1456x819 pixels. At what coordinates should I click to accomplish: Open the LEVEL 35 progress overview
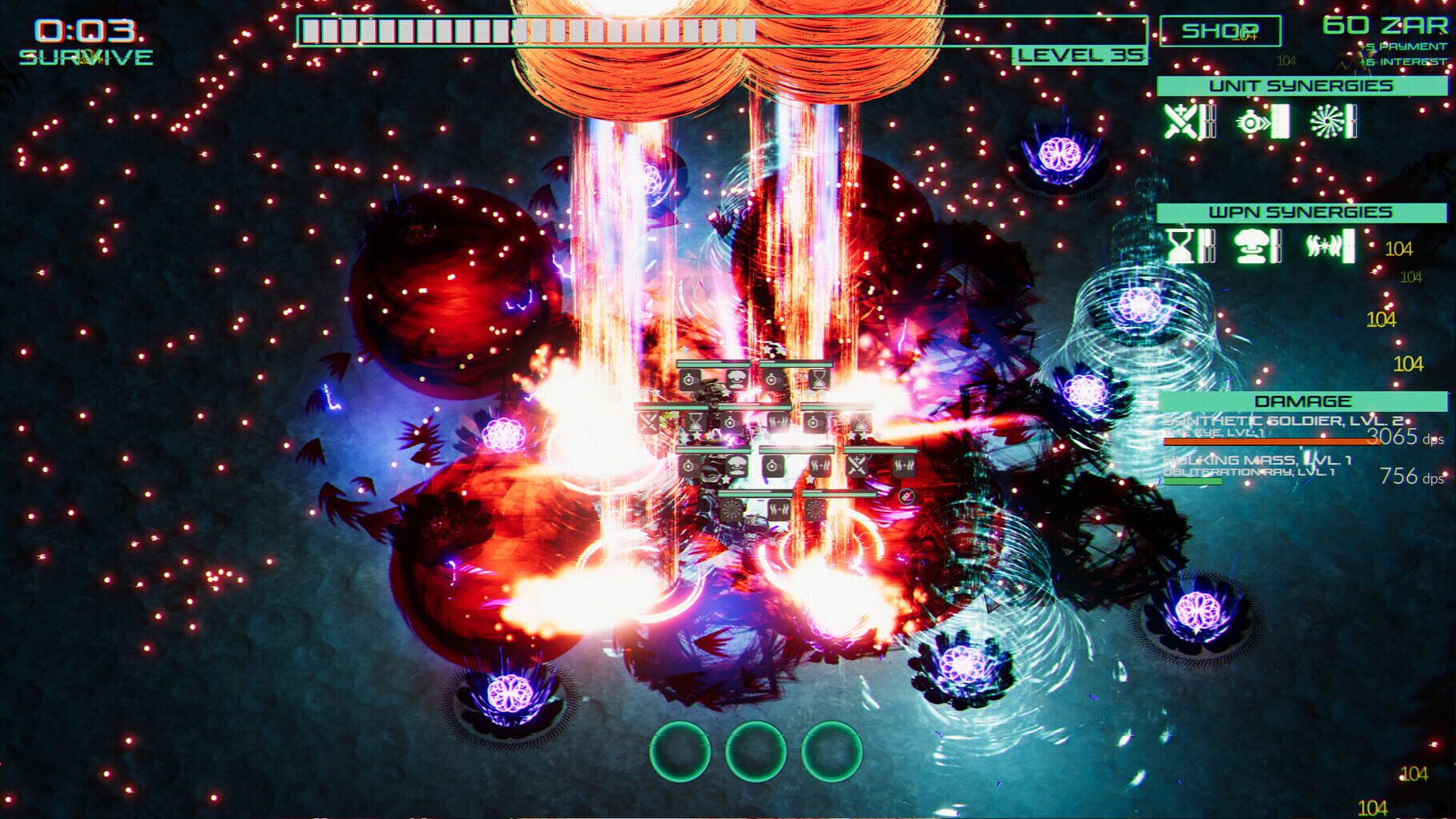pyautogui.click(x=1080, y=54)
